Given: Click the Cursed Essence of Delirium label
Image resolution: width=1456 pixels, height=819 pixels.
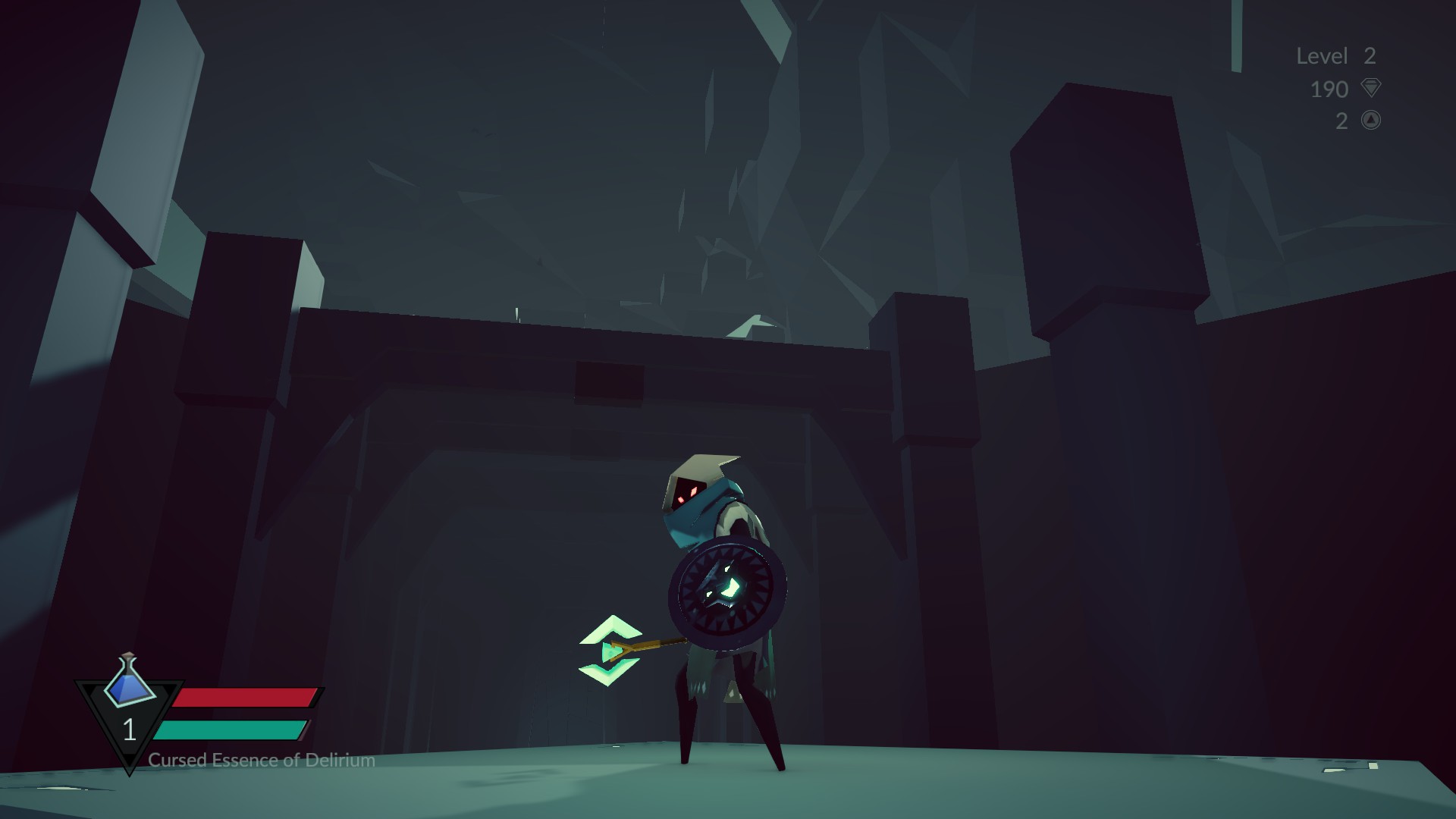Looking at the screenshot, I should tap(260, 759).
